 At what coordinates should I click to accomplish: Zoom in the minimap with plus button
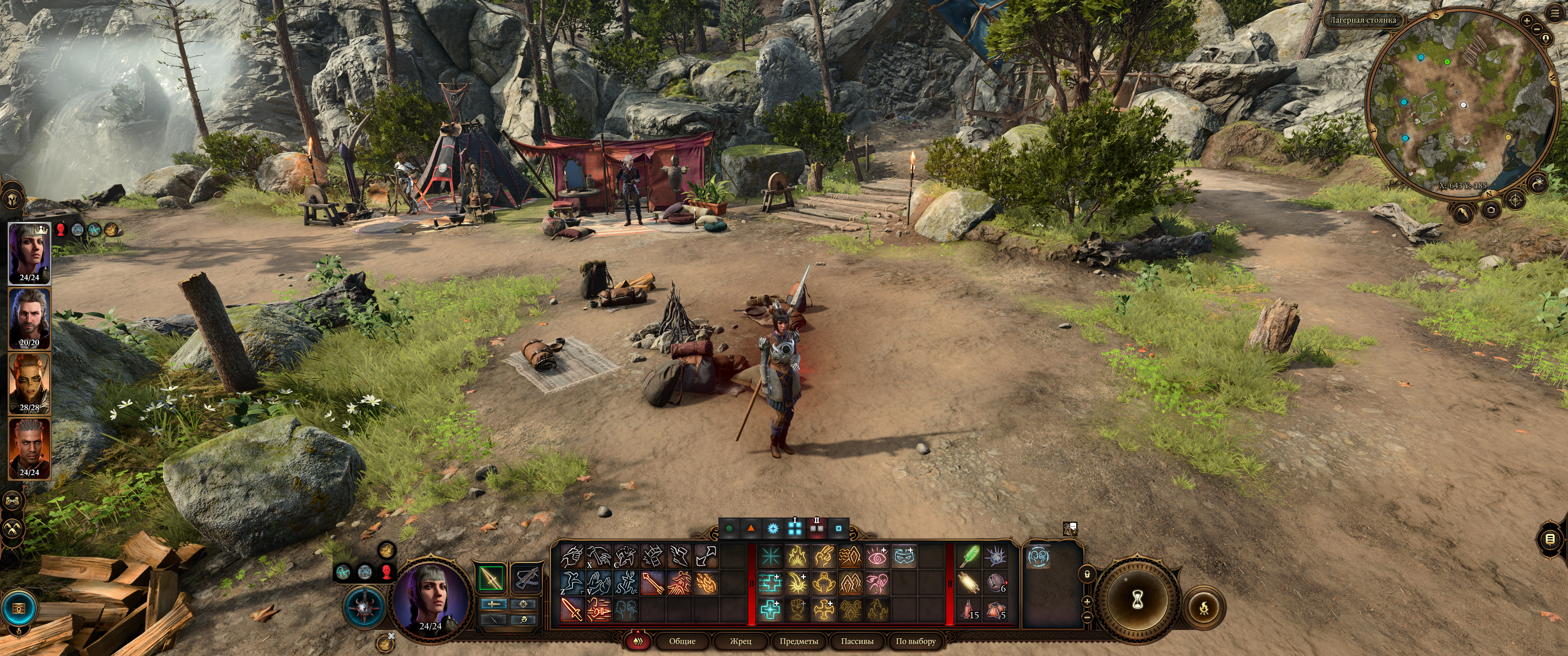(x=1526, y=20)
